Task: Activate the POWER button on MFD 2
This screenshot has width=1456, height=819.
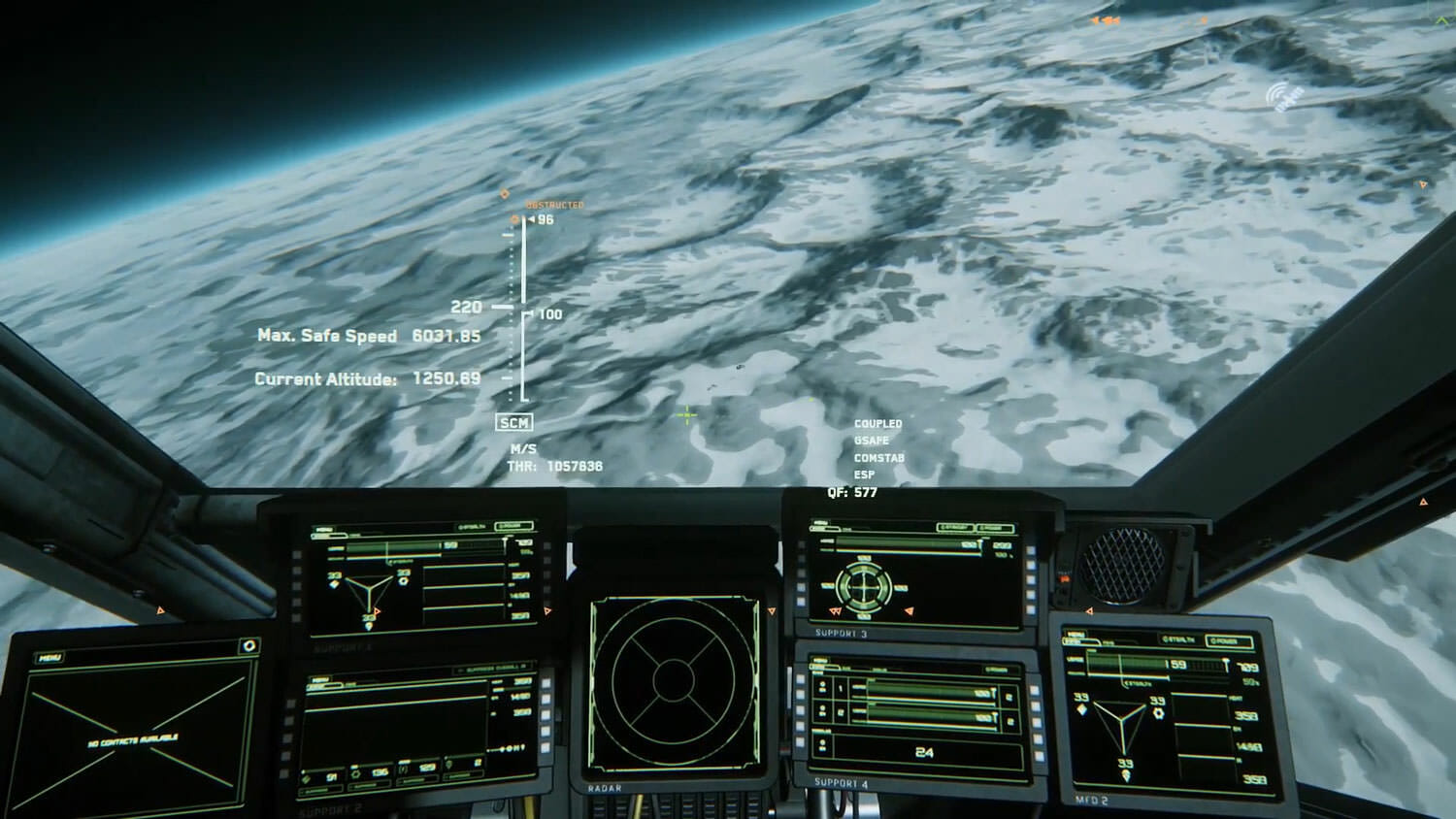Action: pyautogui.click(x=1229, y=641)
